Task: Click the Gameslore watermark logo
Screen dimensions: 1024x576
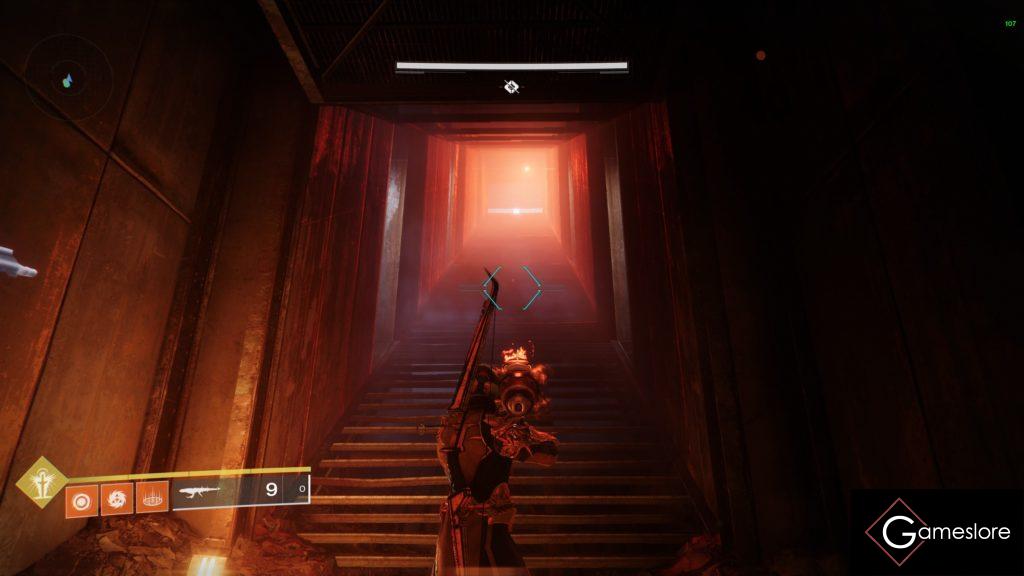Action: (x=937, y=532)
